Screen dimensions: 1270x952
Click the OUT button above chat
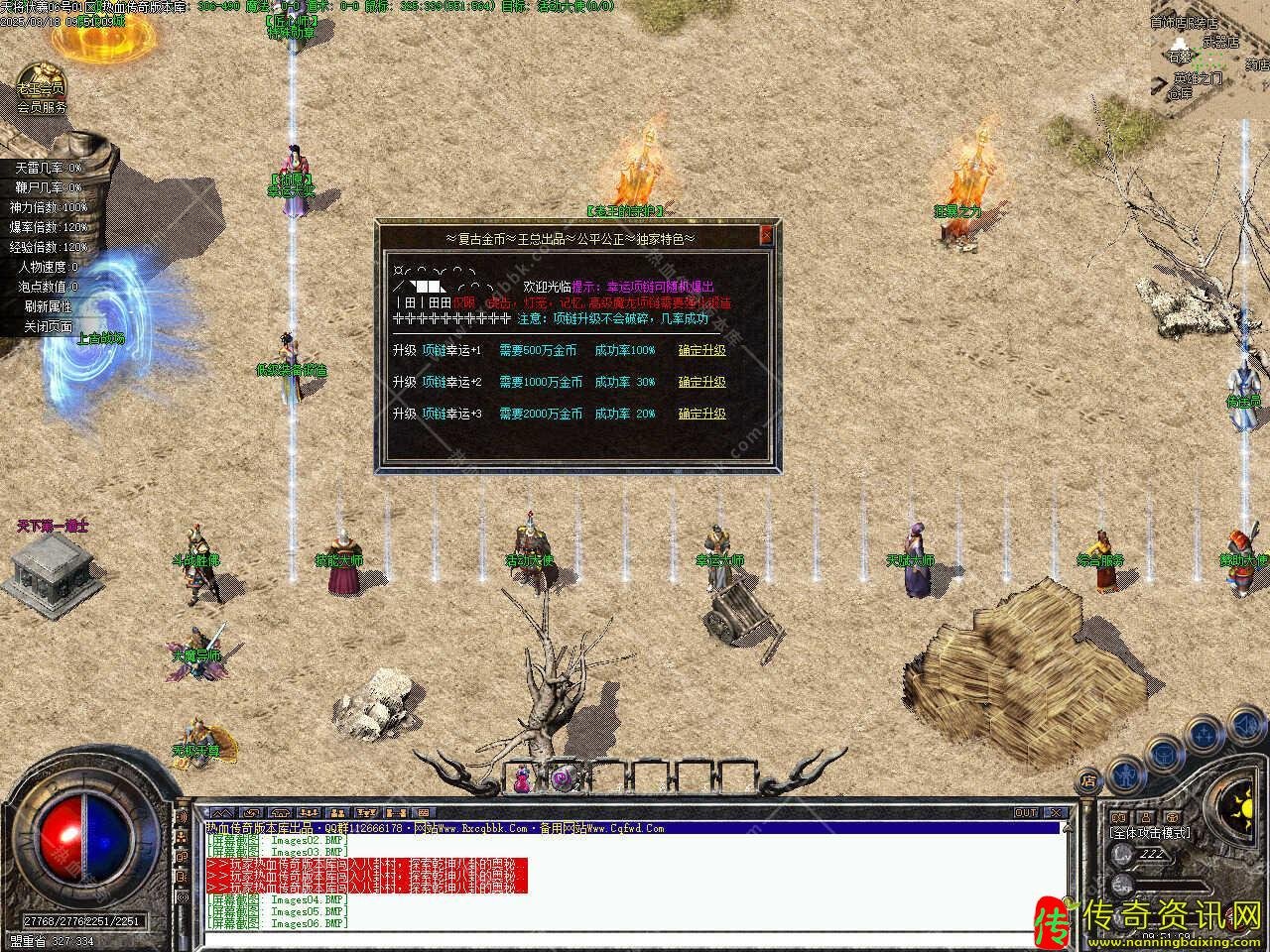click(x=1026, y=813)
